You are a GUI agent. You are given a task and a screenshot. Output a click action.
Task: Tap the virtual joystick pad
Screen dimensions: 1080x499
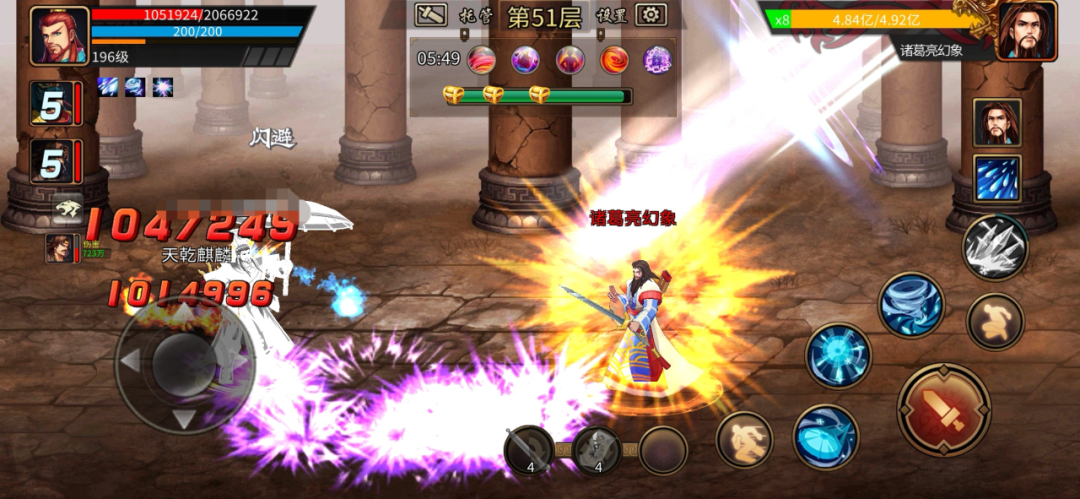(185, 364)
